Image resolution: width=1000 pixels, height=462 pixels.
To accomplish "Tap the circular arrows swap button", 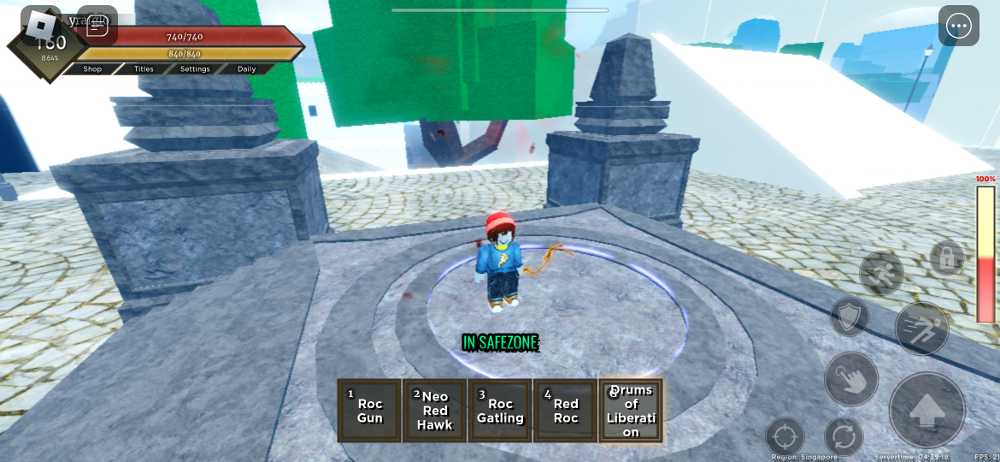I will [843, 437].
